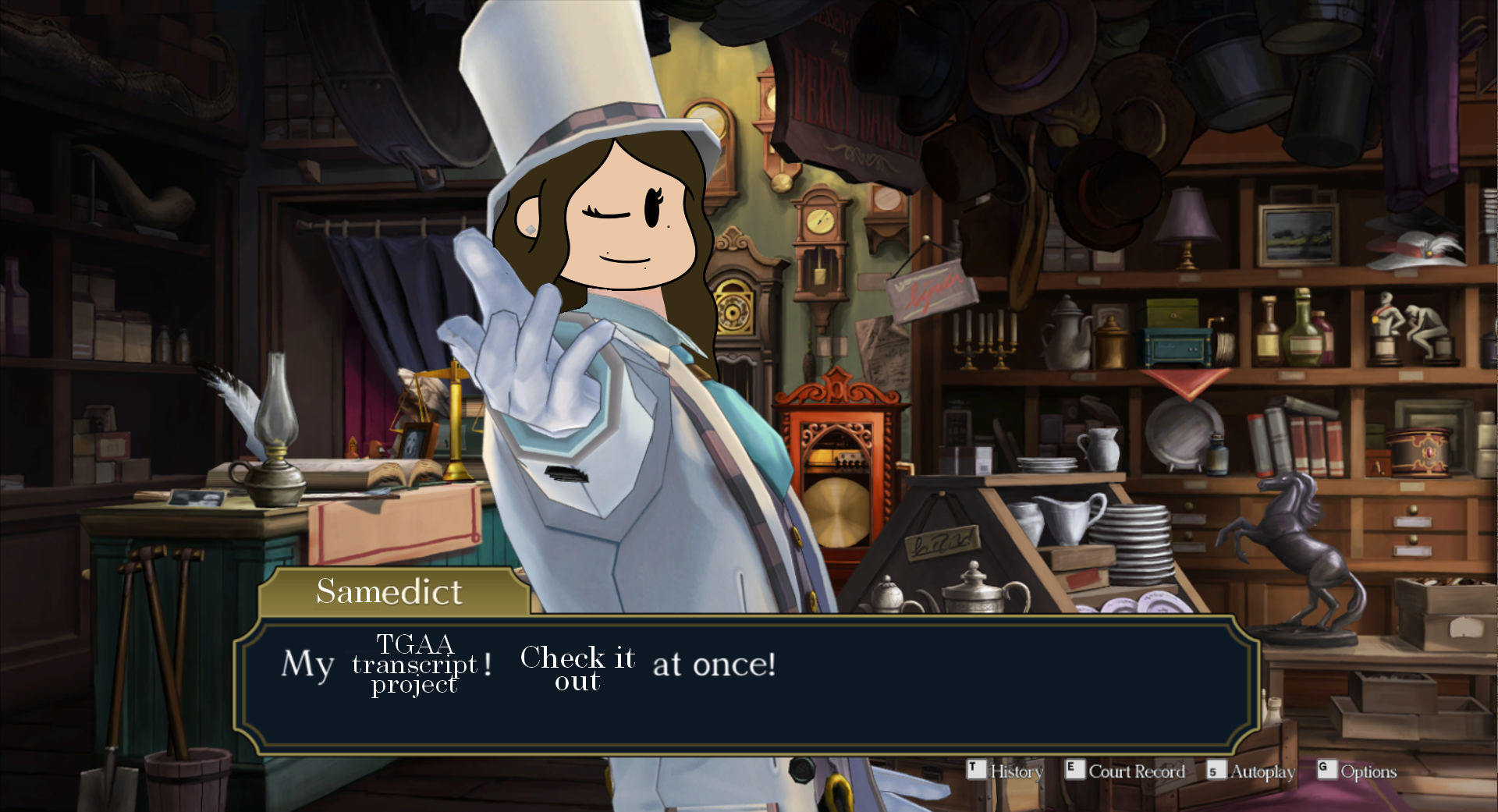1498x812 pixels.
Task: Toggle Autoplay mode
Action: pyautogui.click(x=1251, y=771)
